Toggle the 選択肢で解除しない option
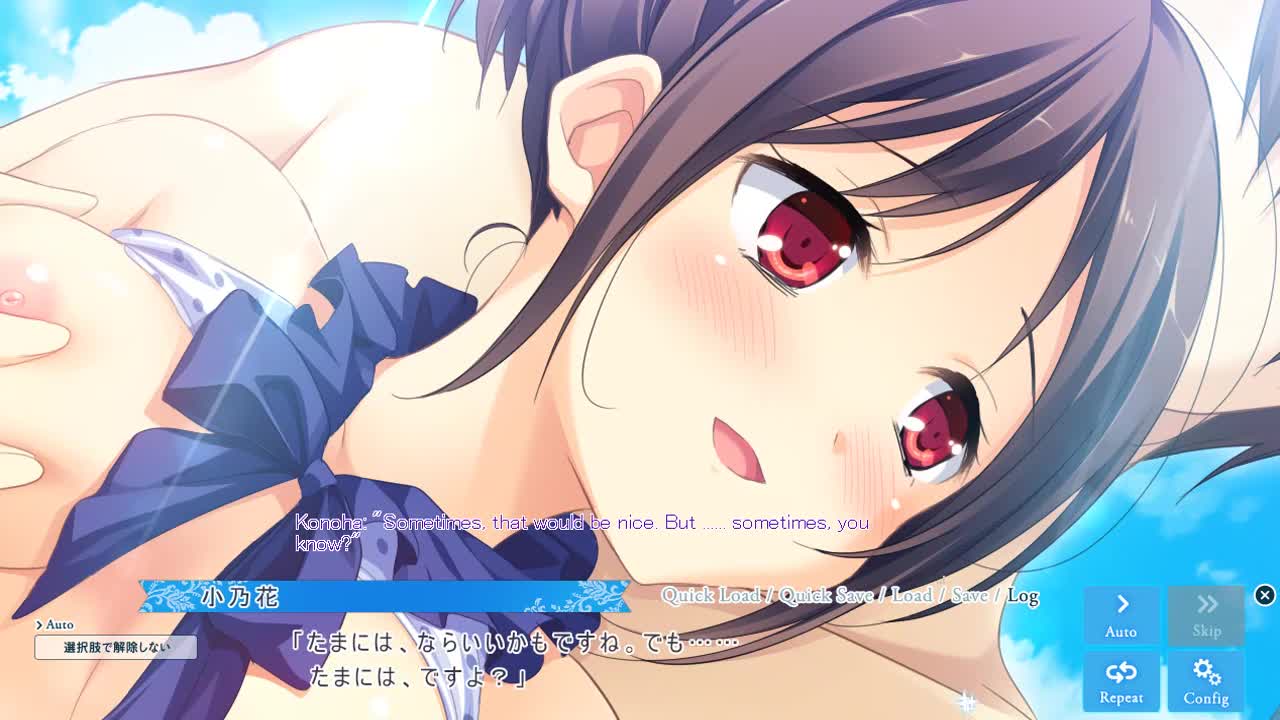This screenshot has width=1280, height=720. [116, 647]
